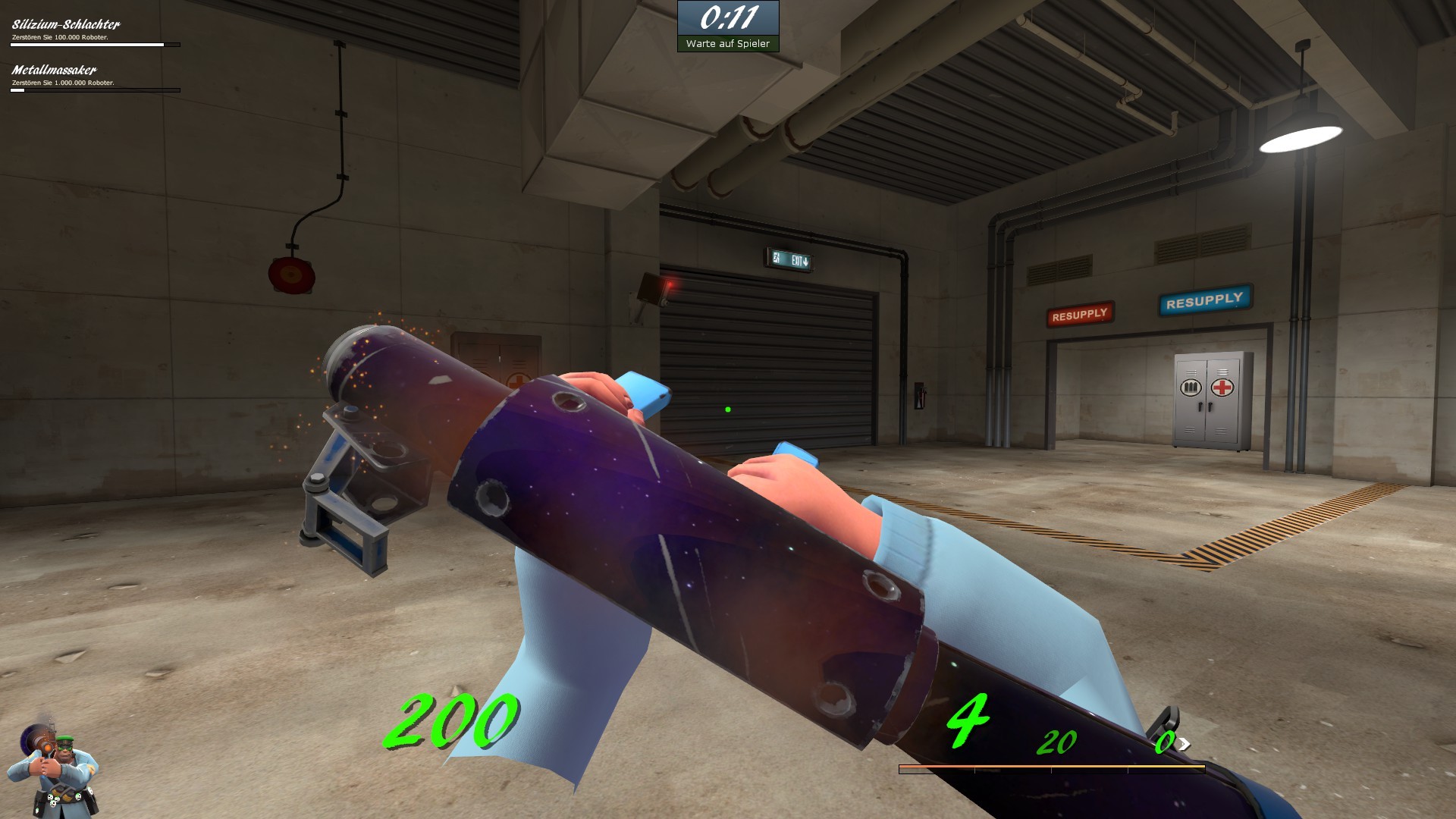Click the green crosshair dot
Image resolution: width=1456 pixels, height=819 pixels.
[727, 409]
